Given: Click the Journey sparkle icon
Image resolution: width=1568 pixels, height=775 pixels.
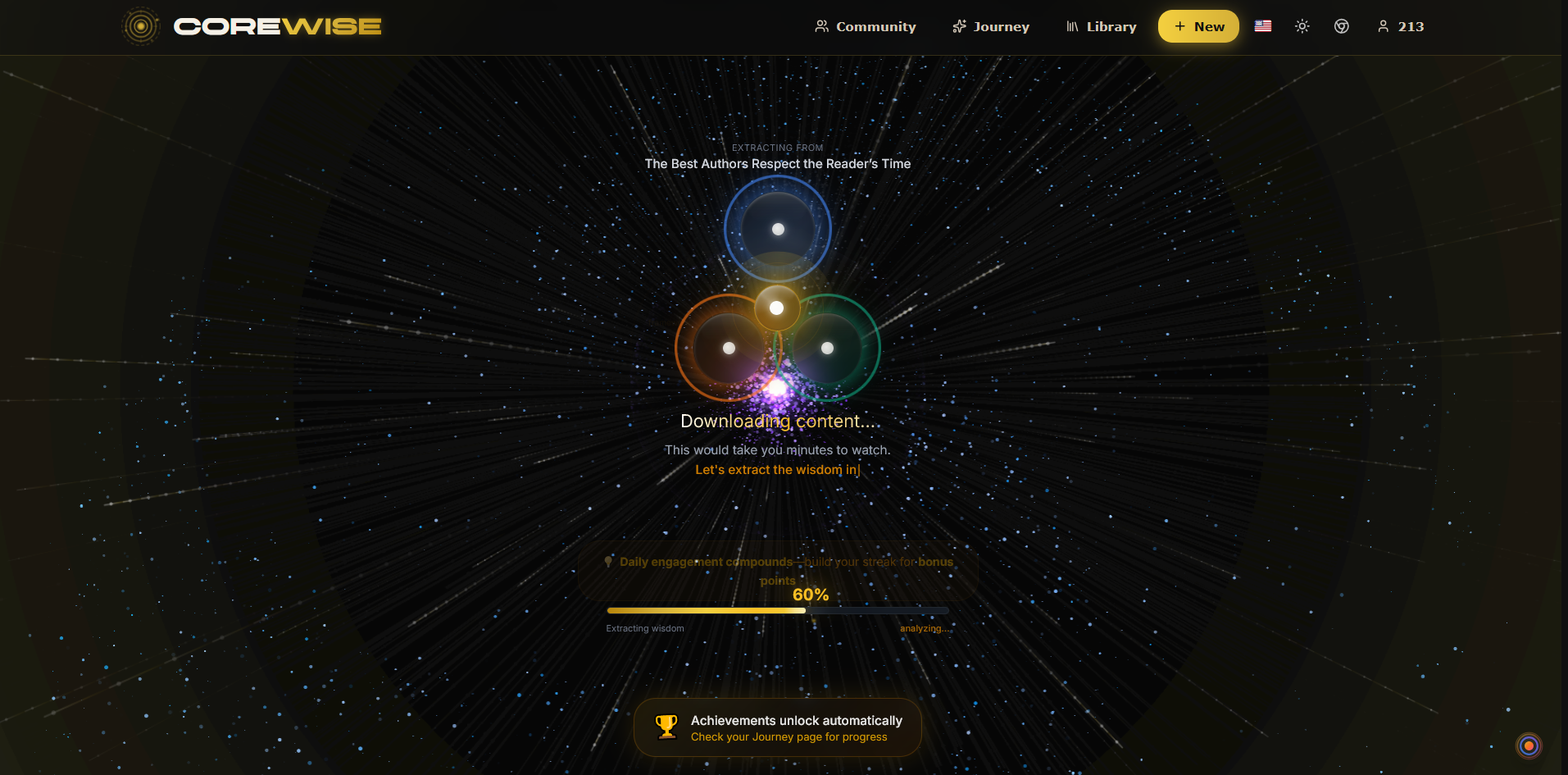Looking at the screenshot, I should 958,25.
